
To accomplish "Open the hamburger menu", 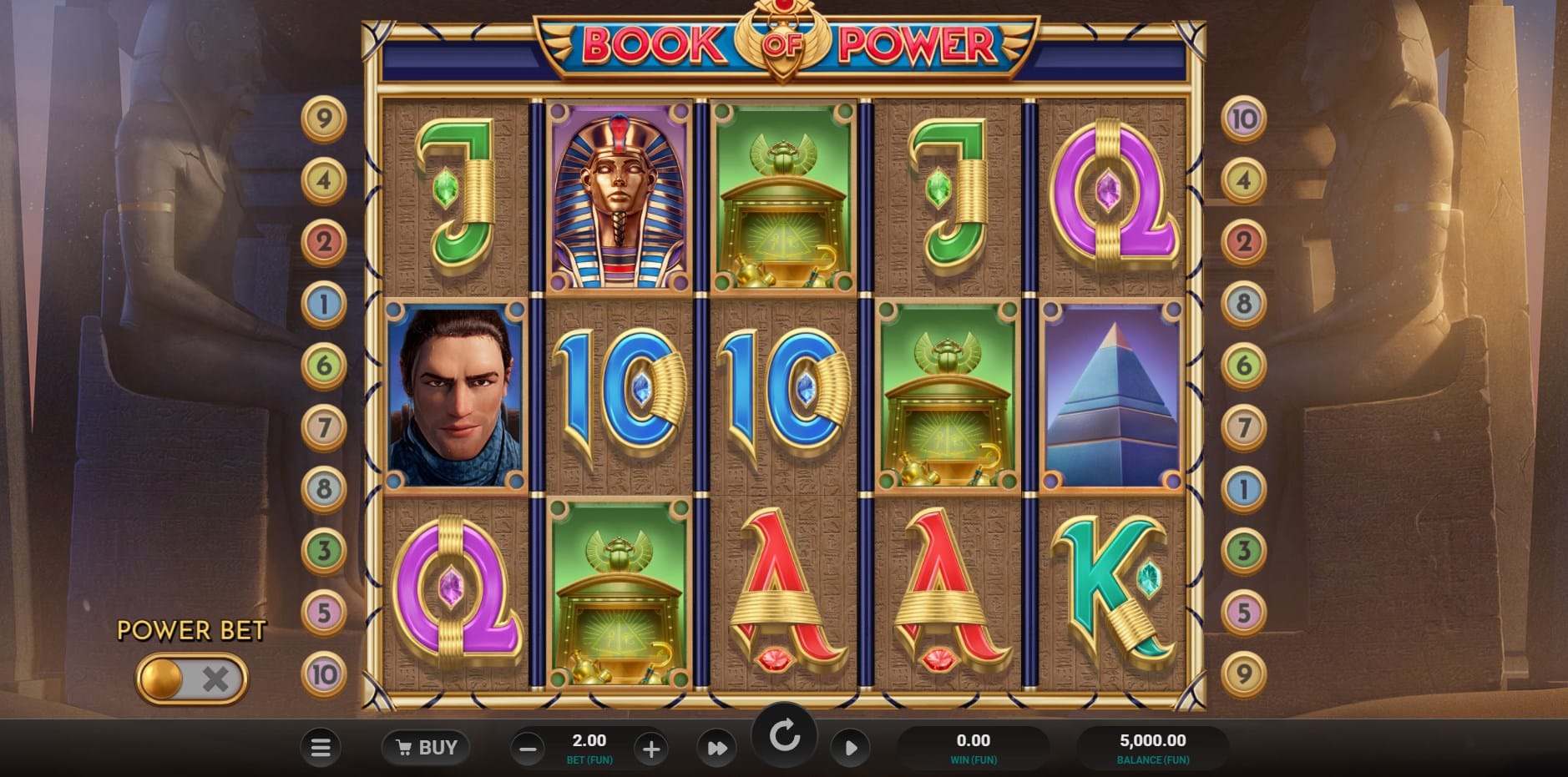I will pyautogui.click(x=321, y=748).
